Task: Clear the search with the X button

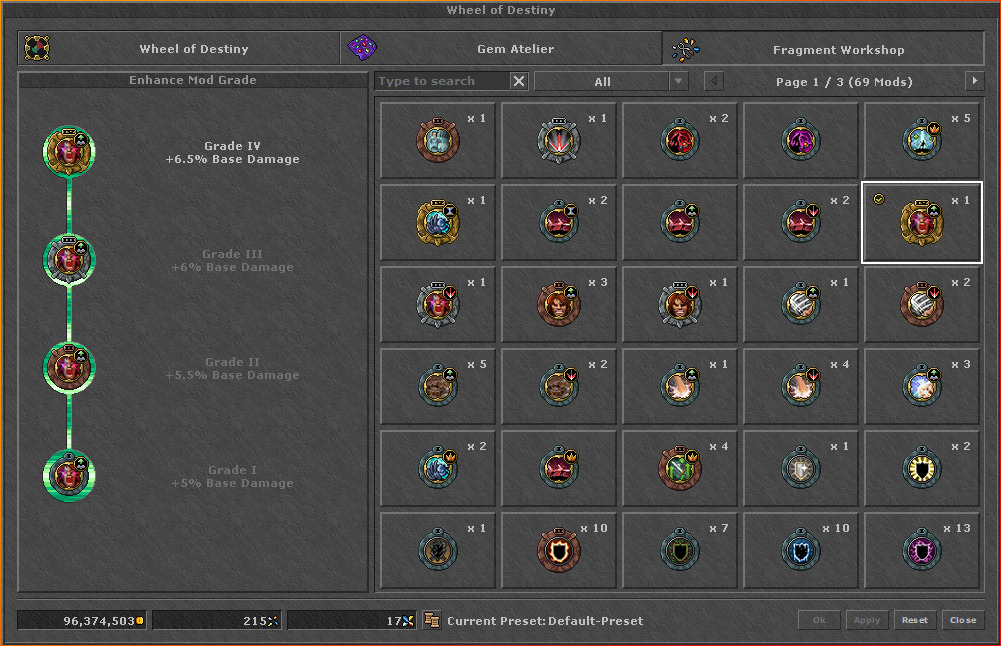Action: [x=519, y=82]
